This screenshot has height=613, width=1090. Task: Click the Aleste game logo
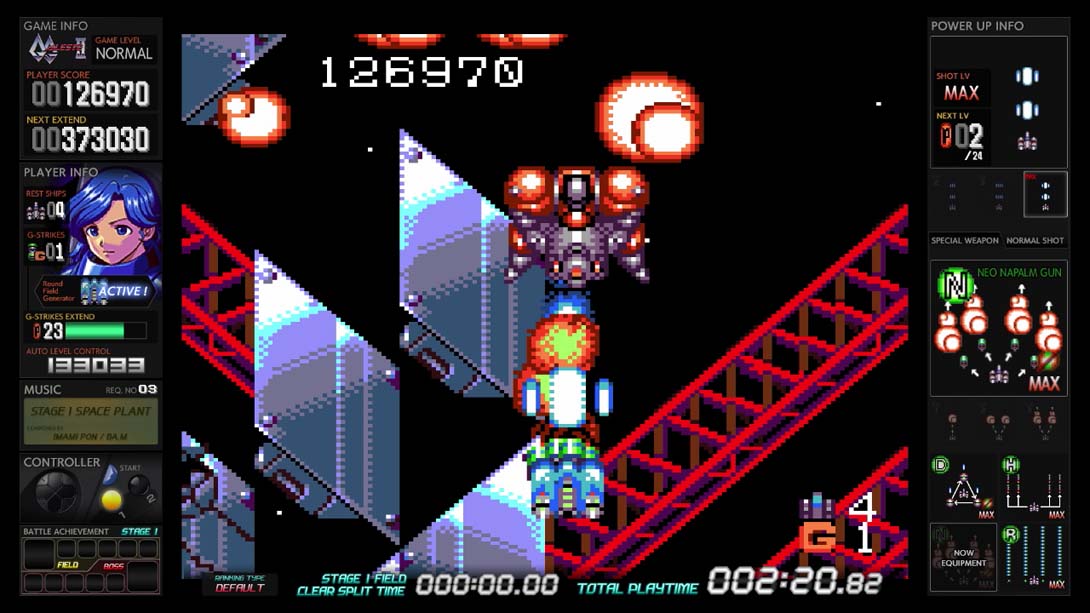pos(57,49)
